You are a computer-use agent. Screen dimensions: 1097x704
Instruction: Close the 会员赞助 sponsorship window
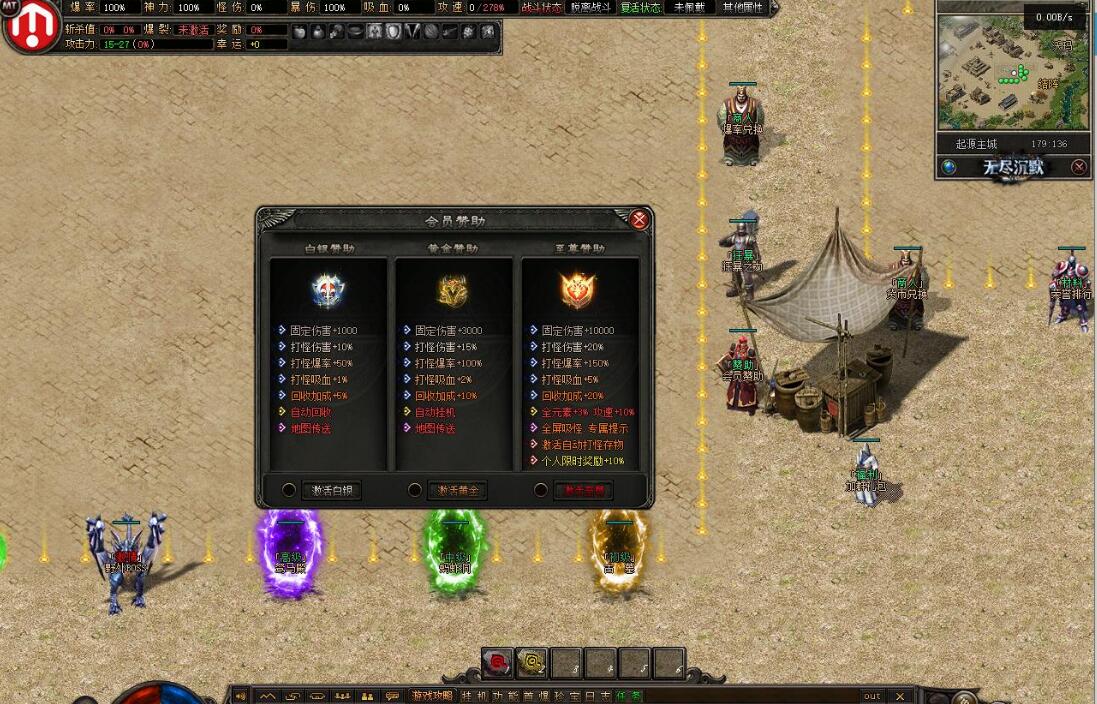coord(639,220)
